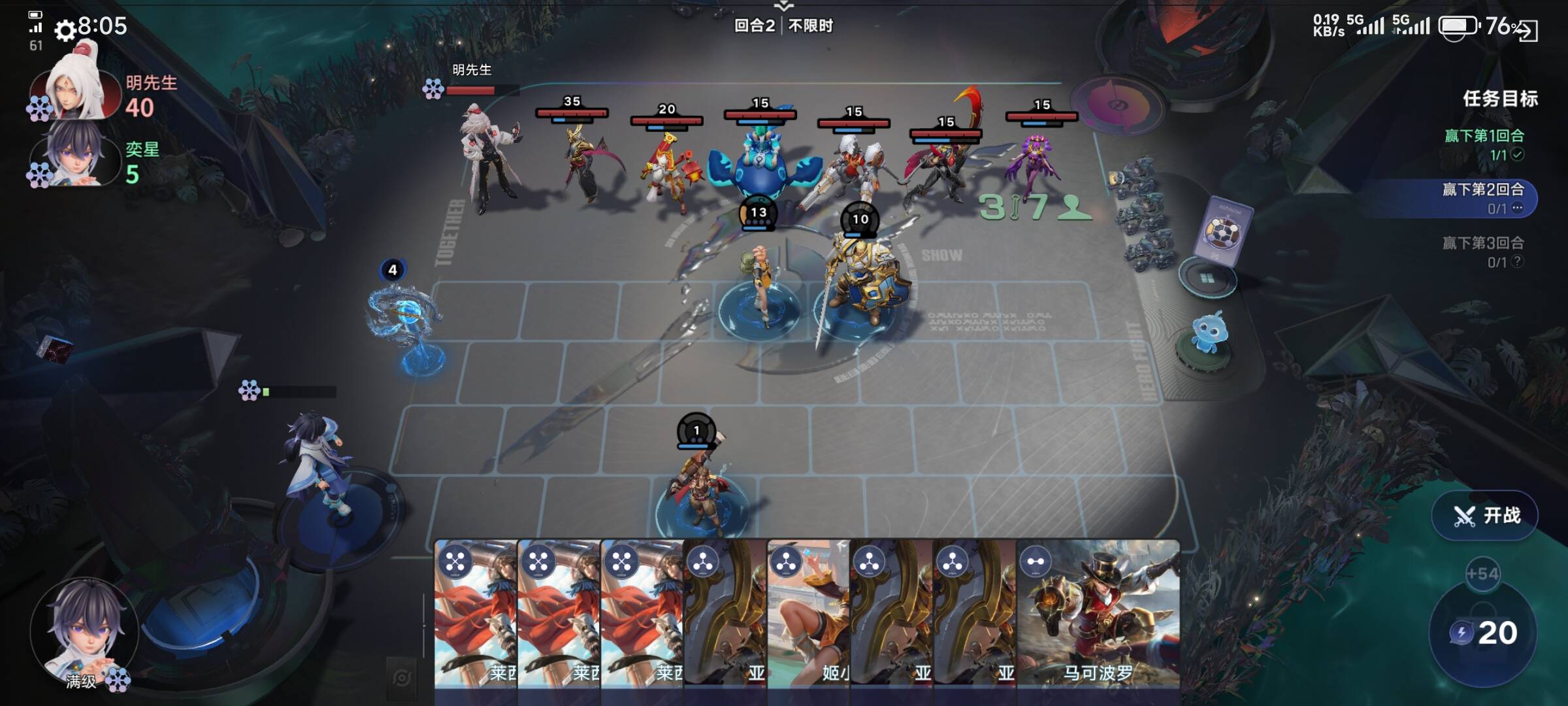Open settings via the gear icon
Image resolution: width=1568 pixels, height=706 pixels.
coord(65,30)
